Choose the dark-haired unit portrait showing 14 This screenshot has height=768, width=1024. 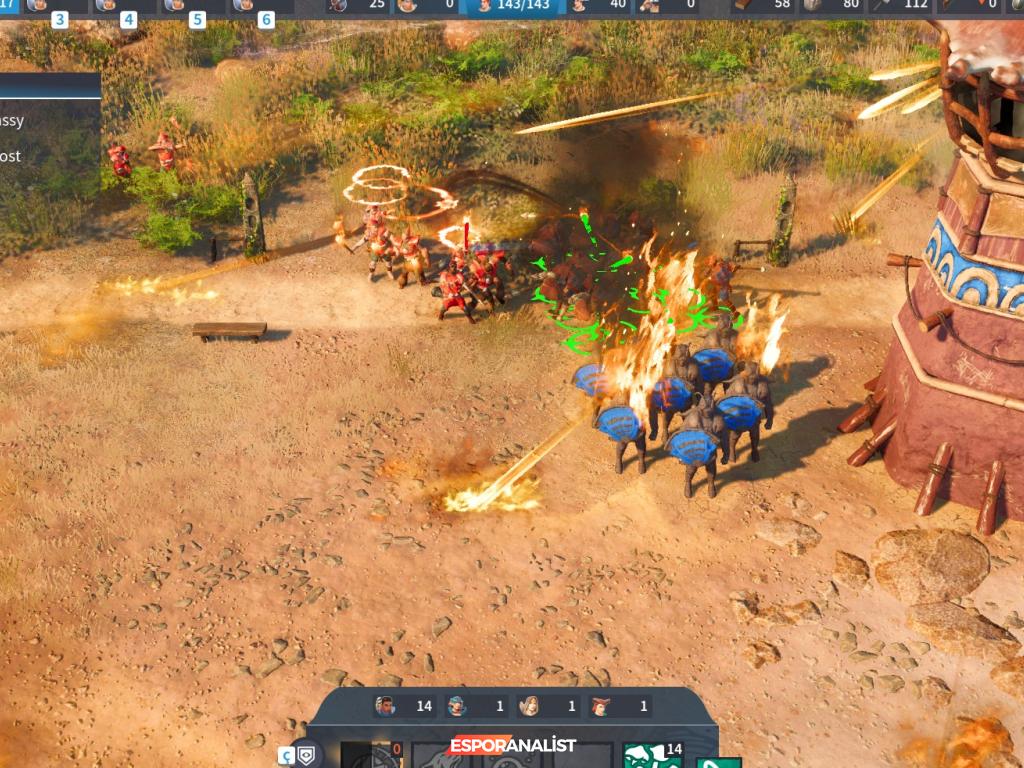coord(386,706)
